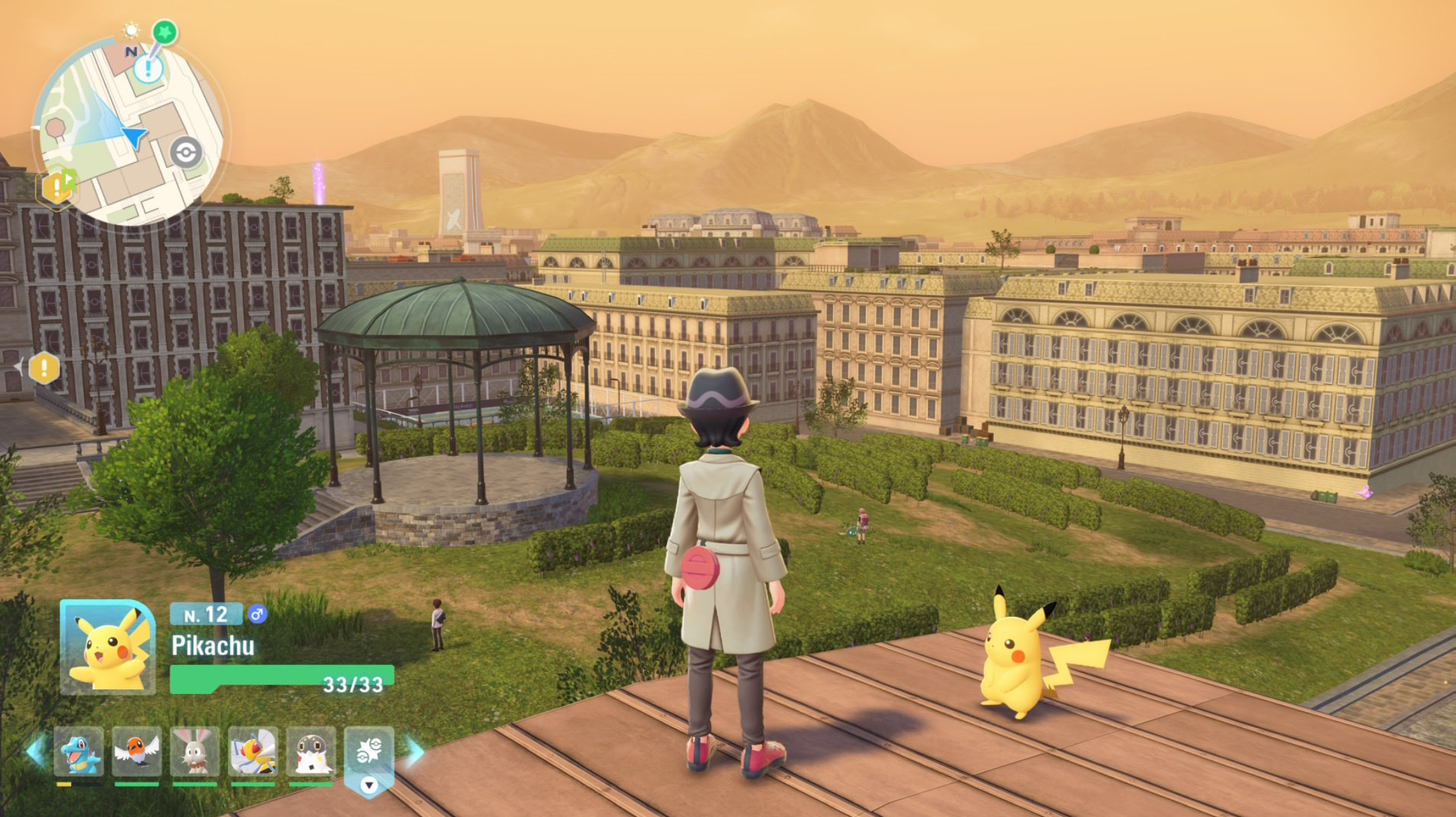Click the blue exclamation marker on minimap

point(148,69)
